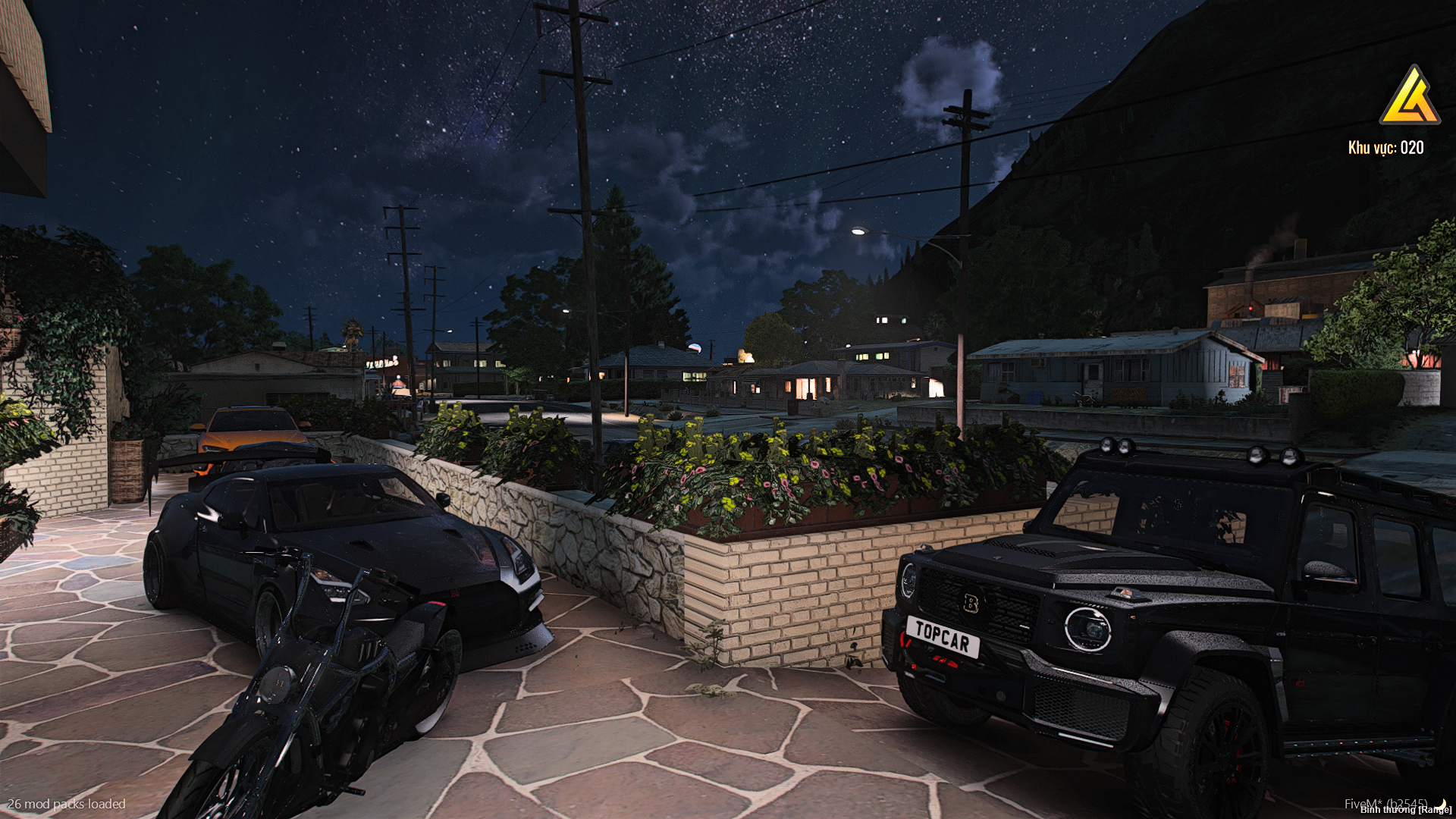Click the Bình thường voice range indicator

pos(1404,810)
